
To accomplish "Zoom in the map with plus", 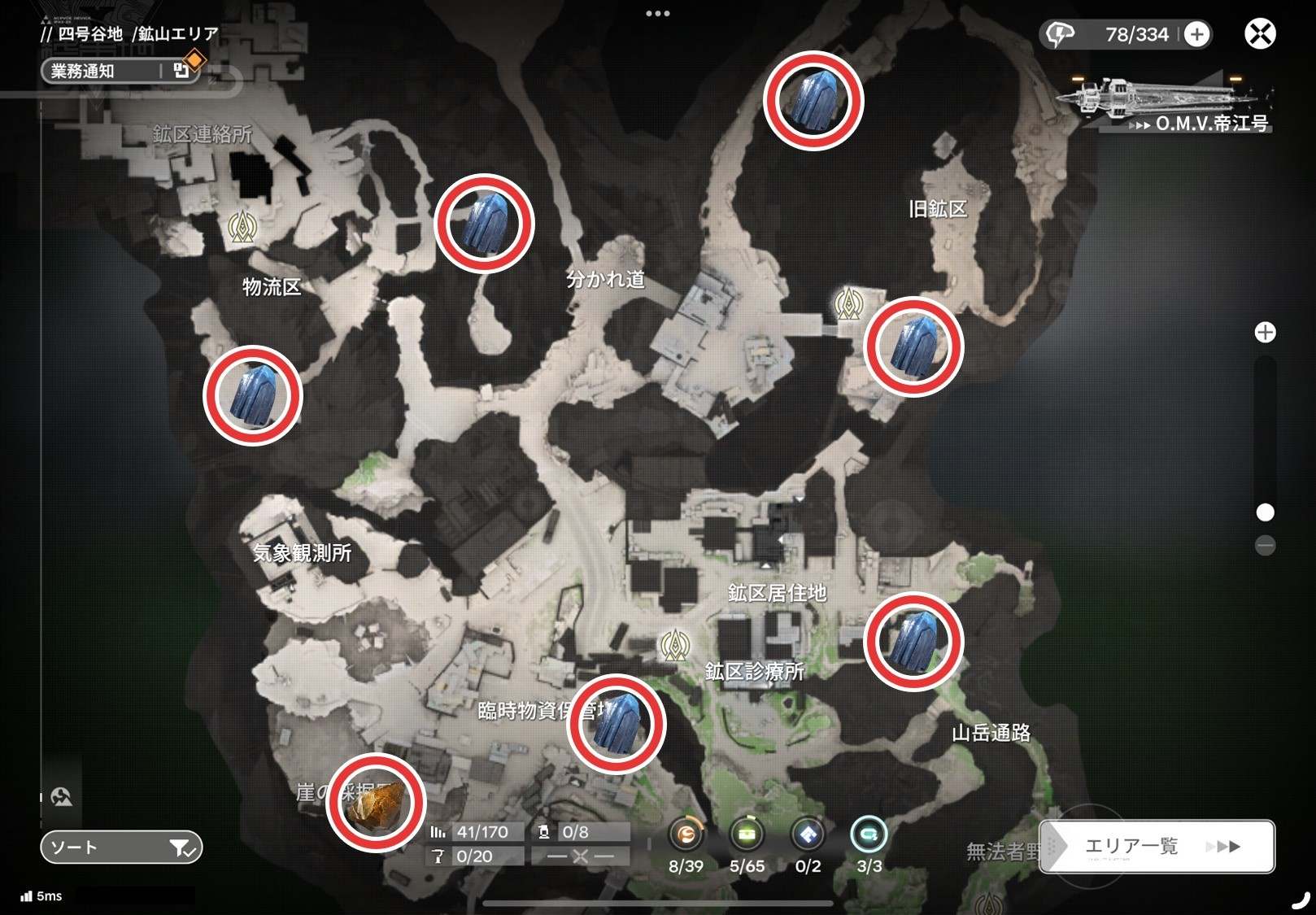I will click(x=1265, y=333).
